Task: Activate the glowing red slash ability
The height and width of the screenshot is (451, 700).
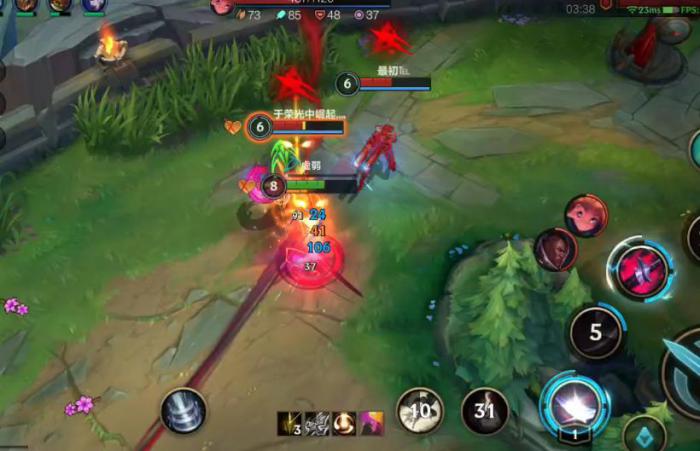Action: point(641,270)
